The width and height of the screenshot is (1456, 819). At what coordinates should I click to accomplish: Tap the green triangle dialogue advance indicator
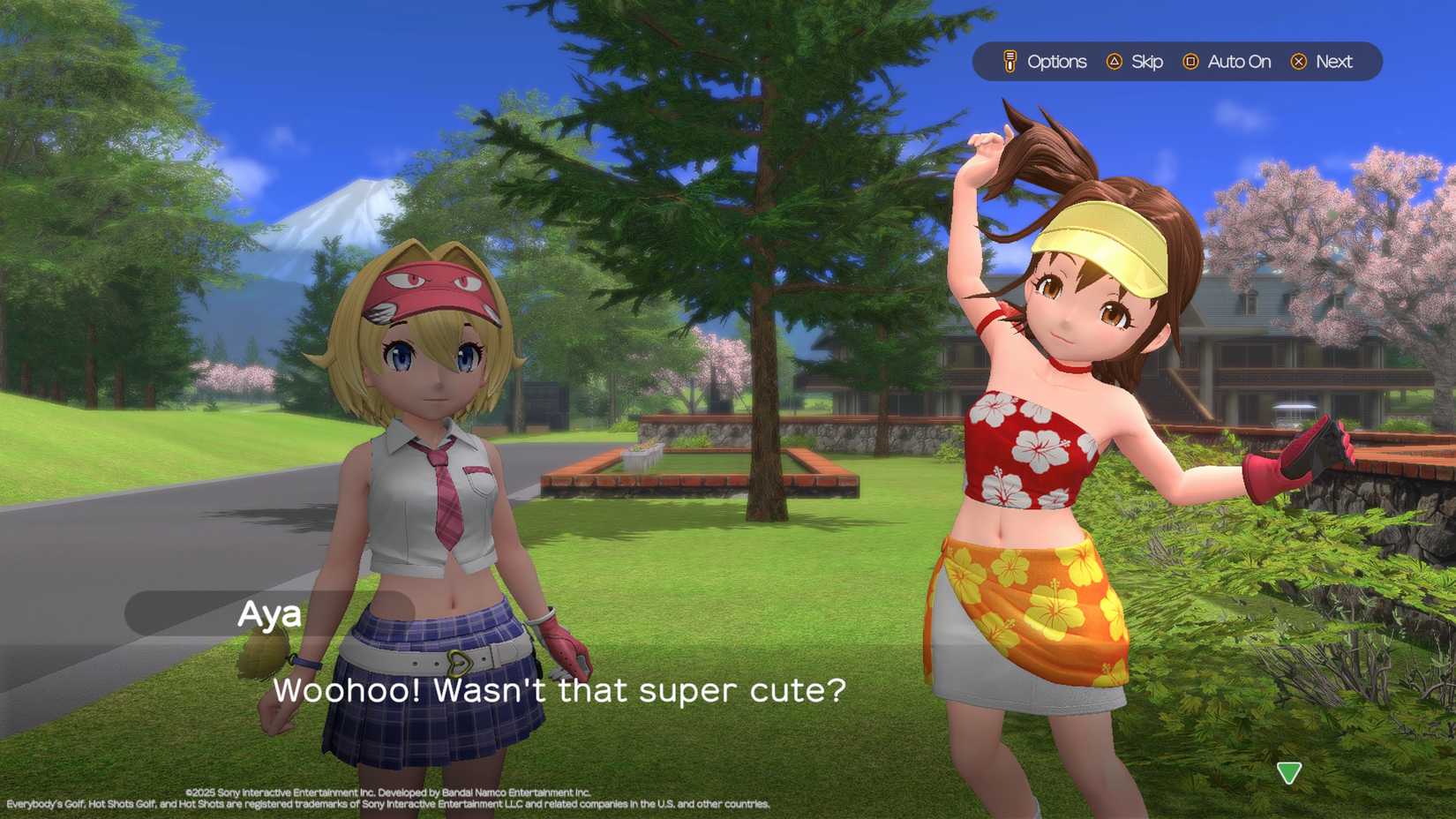(x=1288, y=772)
